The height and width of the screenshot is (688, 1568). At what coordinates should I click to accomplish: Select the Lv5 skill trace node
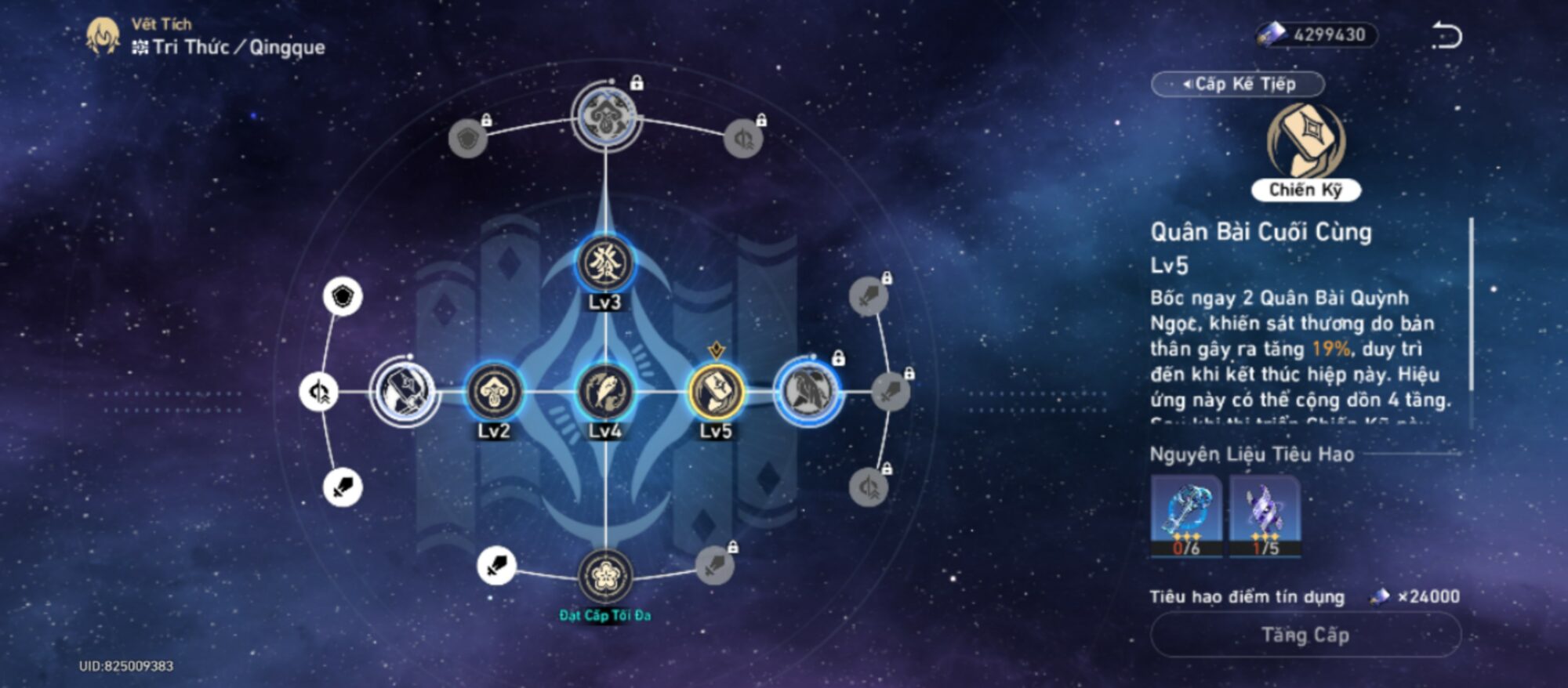tap(715, 391)
